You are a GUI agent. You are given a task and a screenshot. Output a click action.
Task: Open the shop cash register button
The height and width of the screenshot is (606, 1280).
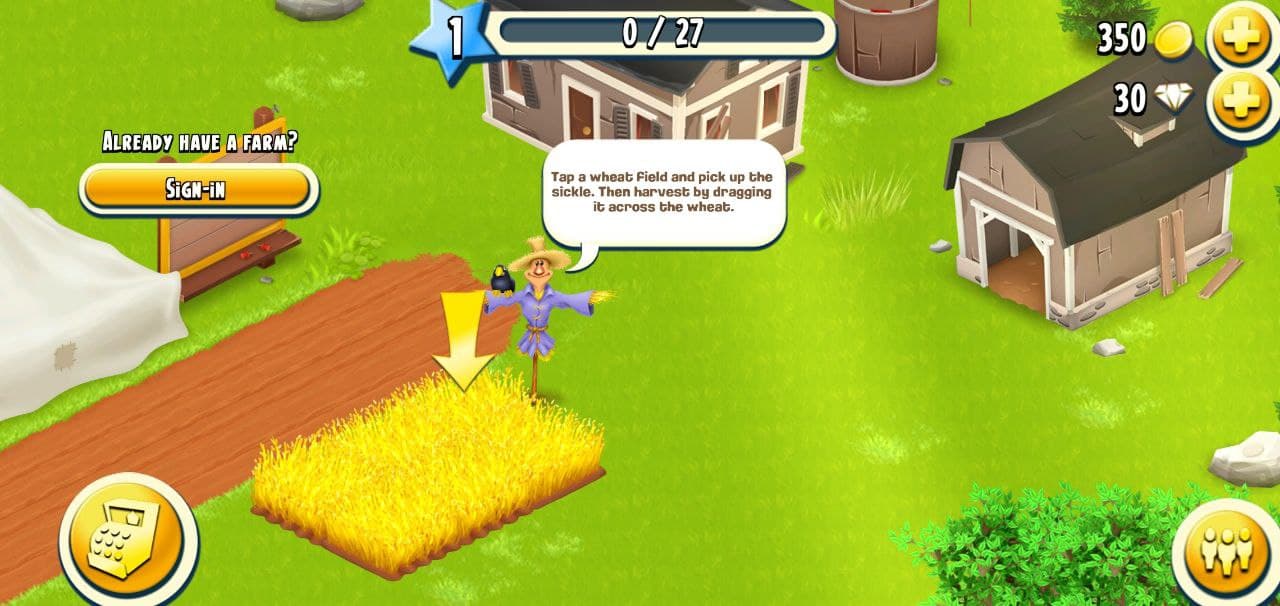(126, 542)
